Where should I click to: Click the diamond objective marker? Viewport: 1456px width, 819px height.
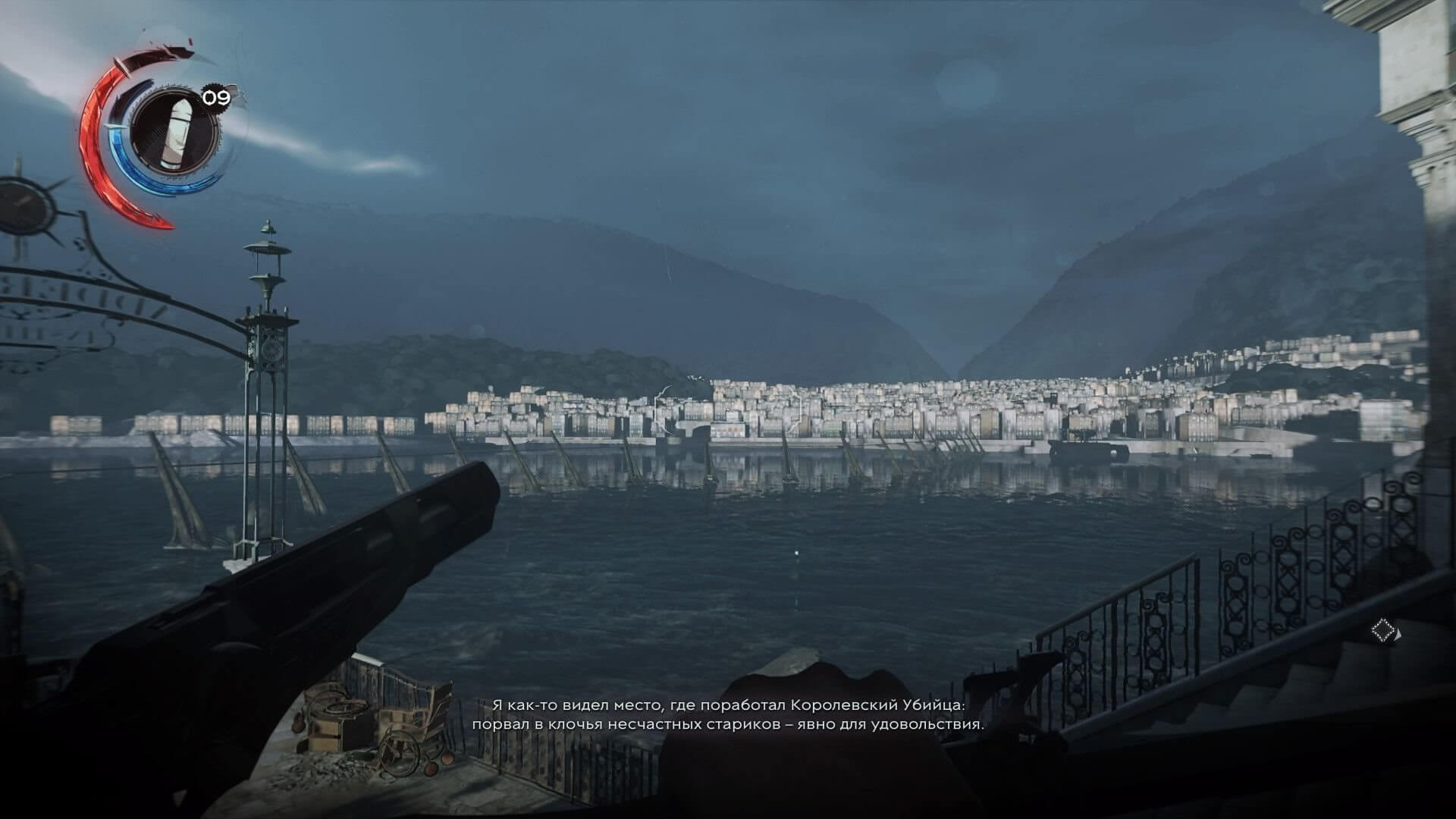point(1383,630)
